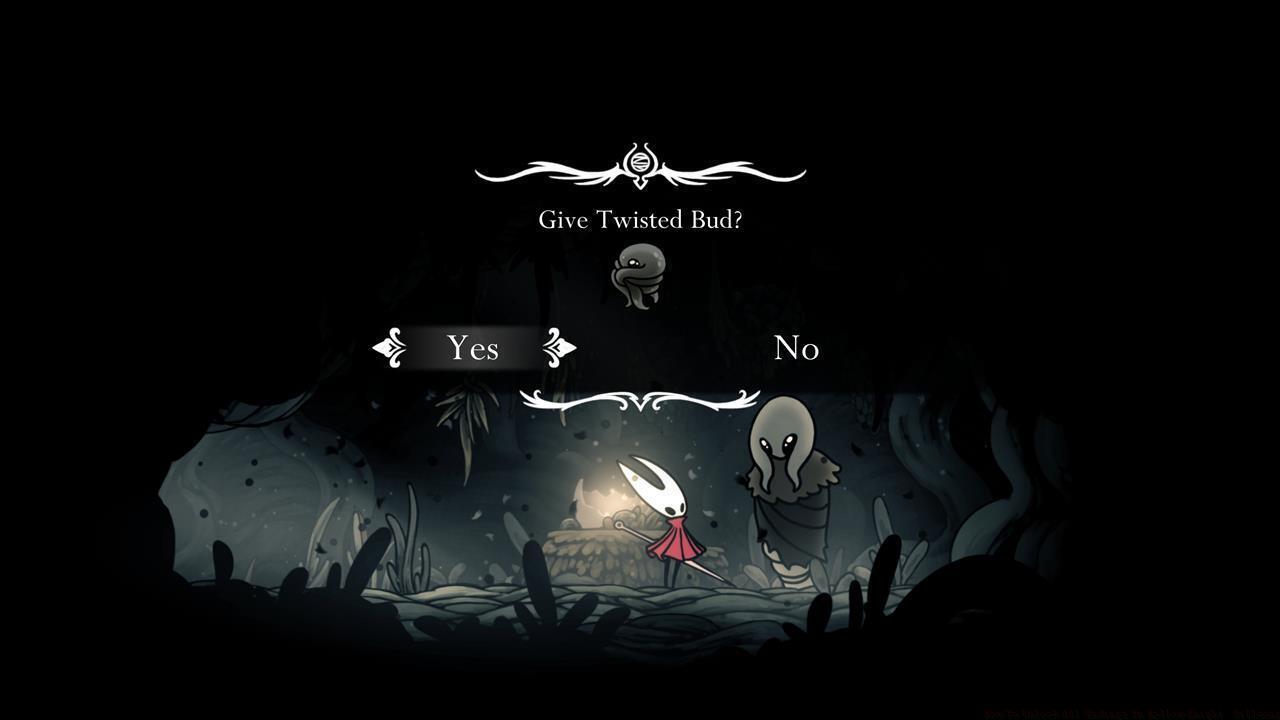Click the Give Twisted Bud prompt text
The image size is (1280, 720).
640,219
